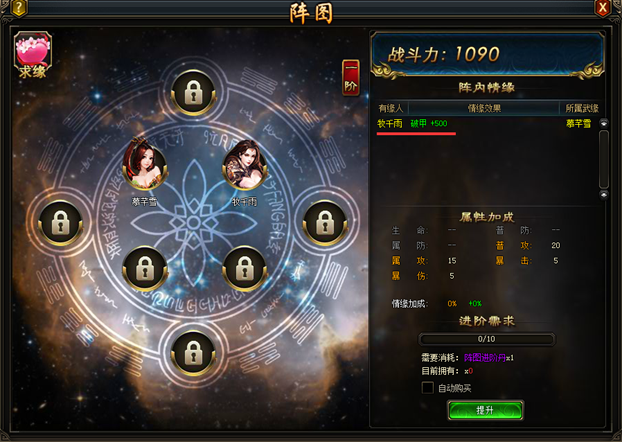Choose the 牧千雨 character portrait
This screenshot has height=442, width=622.
[x=244, y=166]
